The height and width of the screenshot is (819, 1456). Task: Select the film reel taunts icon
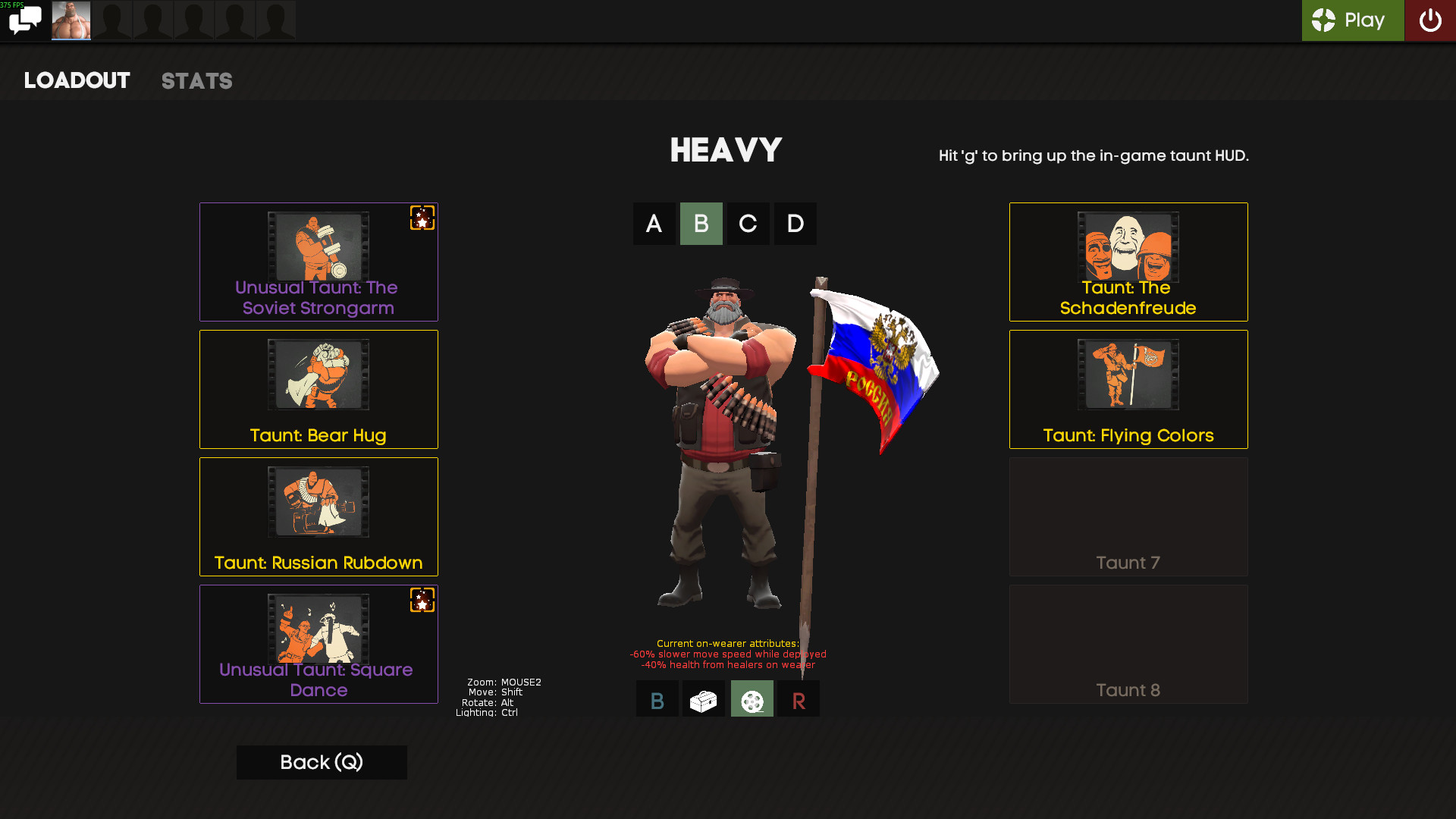click(x=752, y=698)
